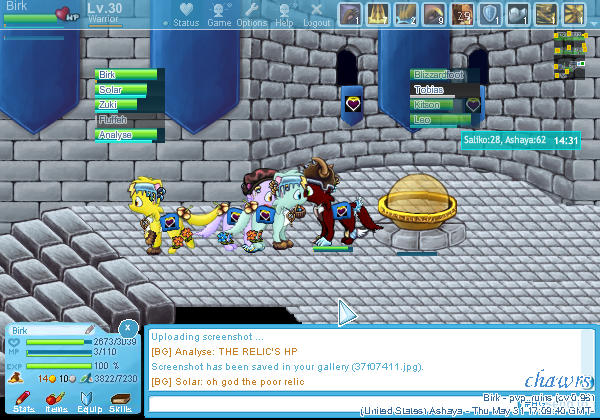The width and height of the screenshot is (600, 420).
Task: Click the pencil edit icon beside Birk
Action: point(89,329)
